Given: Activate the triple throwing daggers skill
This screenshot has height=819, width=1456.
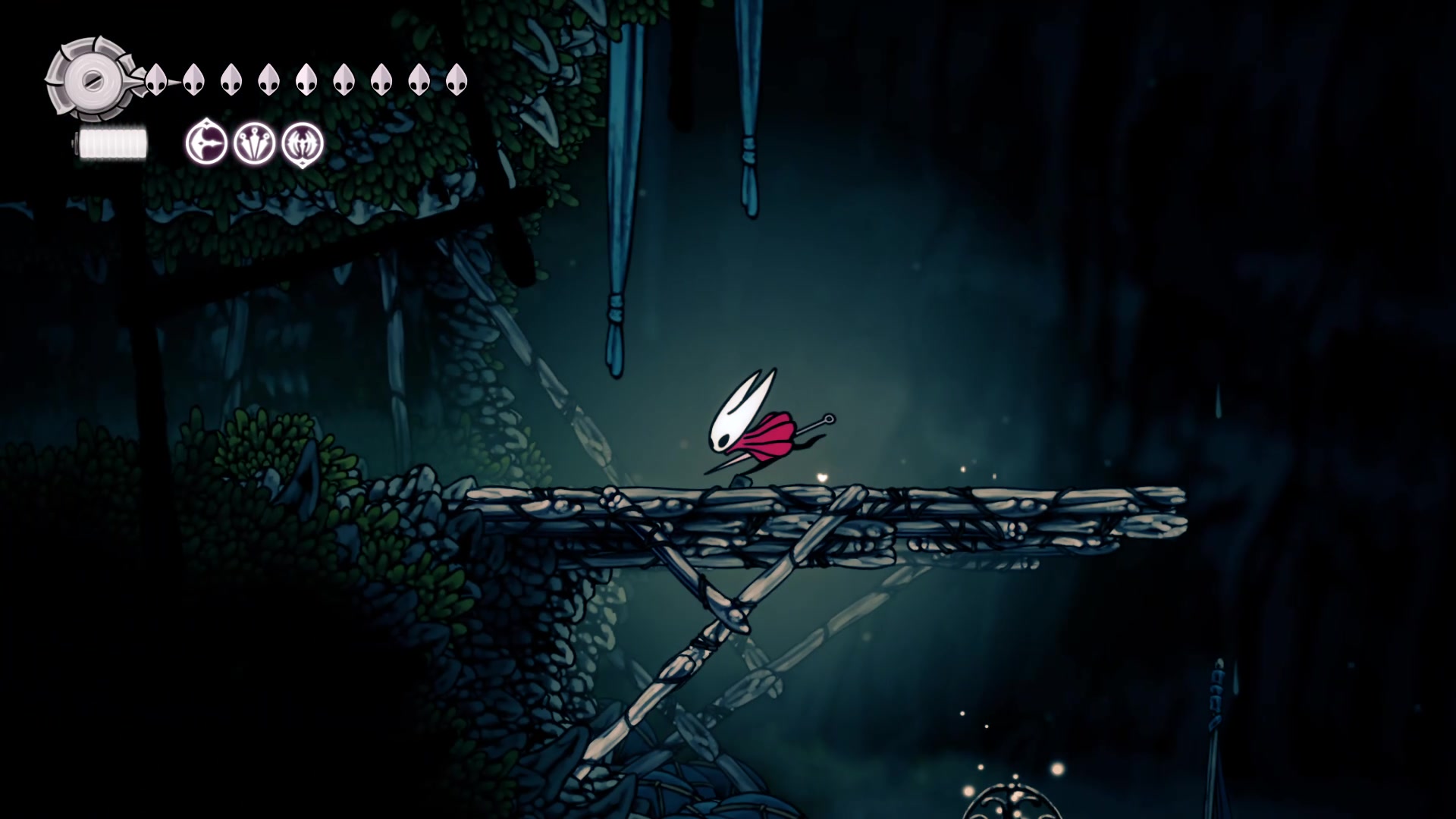Looking at the screenshot, I should tap(254, 143).
